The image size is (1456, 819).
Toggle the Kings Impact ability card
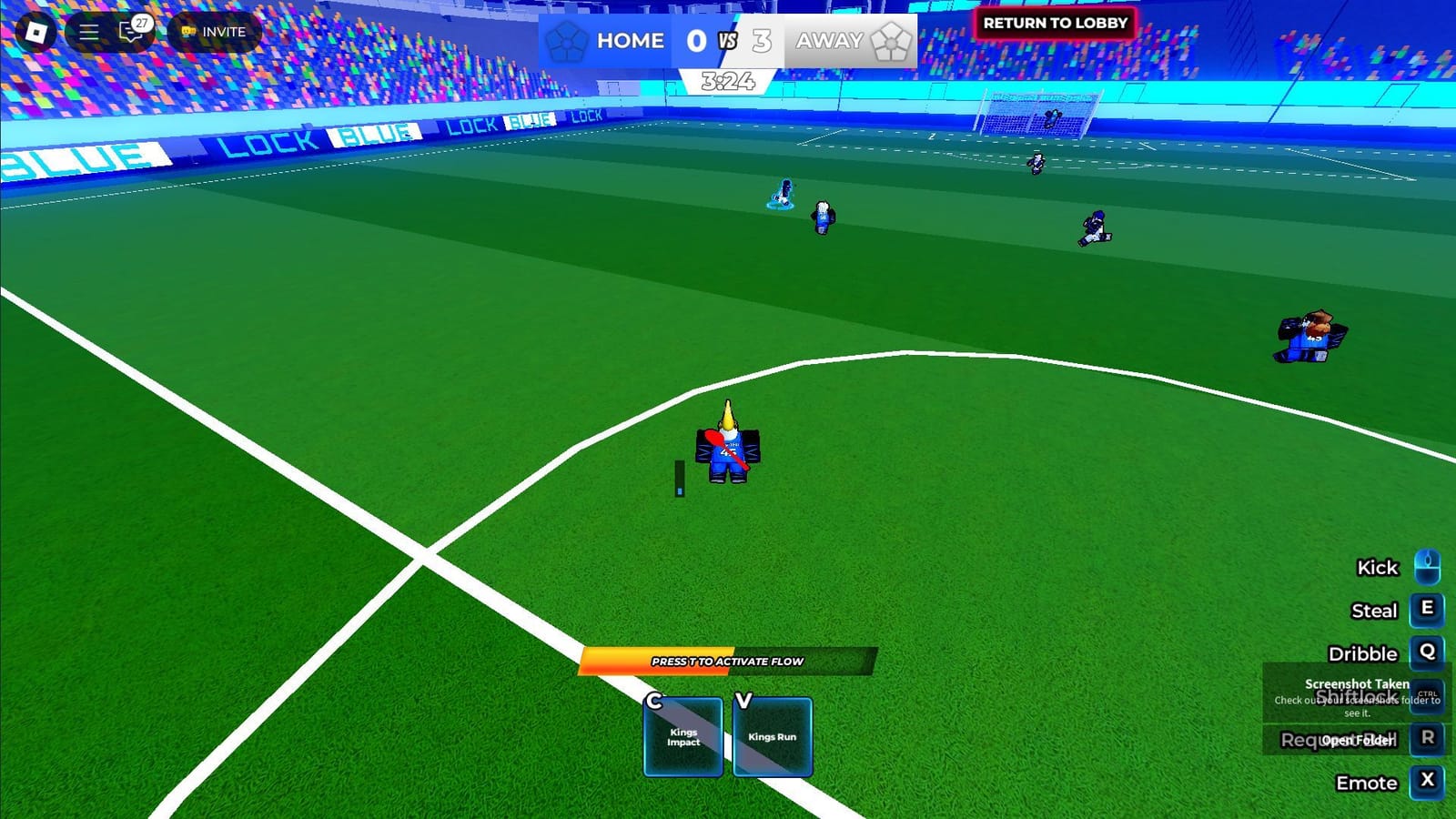(682, 735)
